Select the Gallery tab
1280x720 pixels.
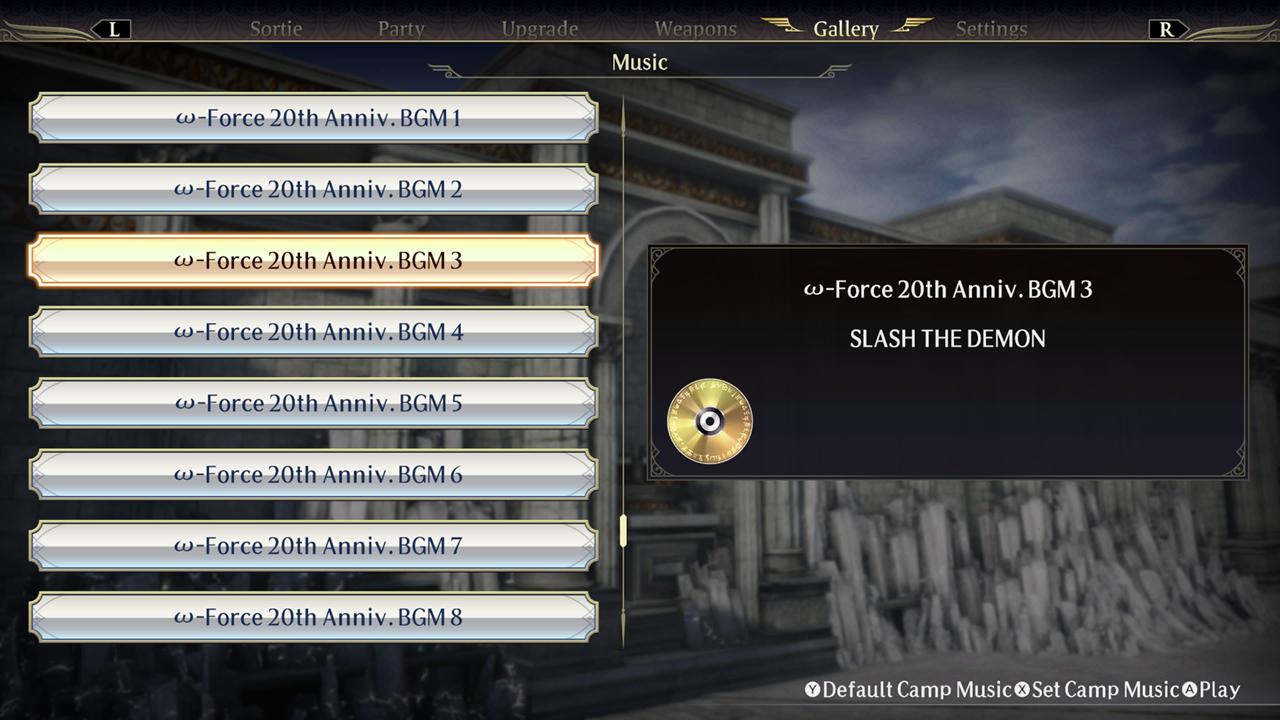pos(846,28)
